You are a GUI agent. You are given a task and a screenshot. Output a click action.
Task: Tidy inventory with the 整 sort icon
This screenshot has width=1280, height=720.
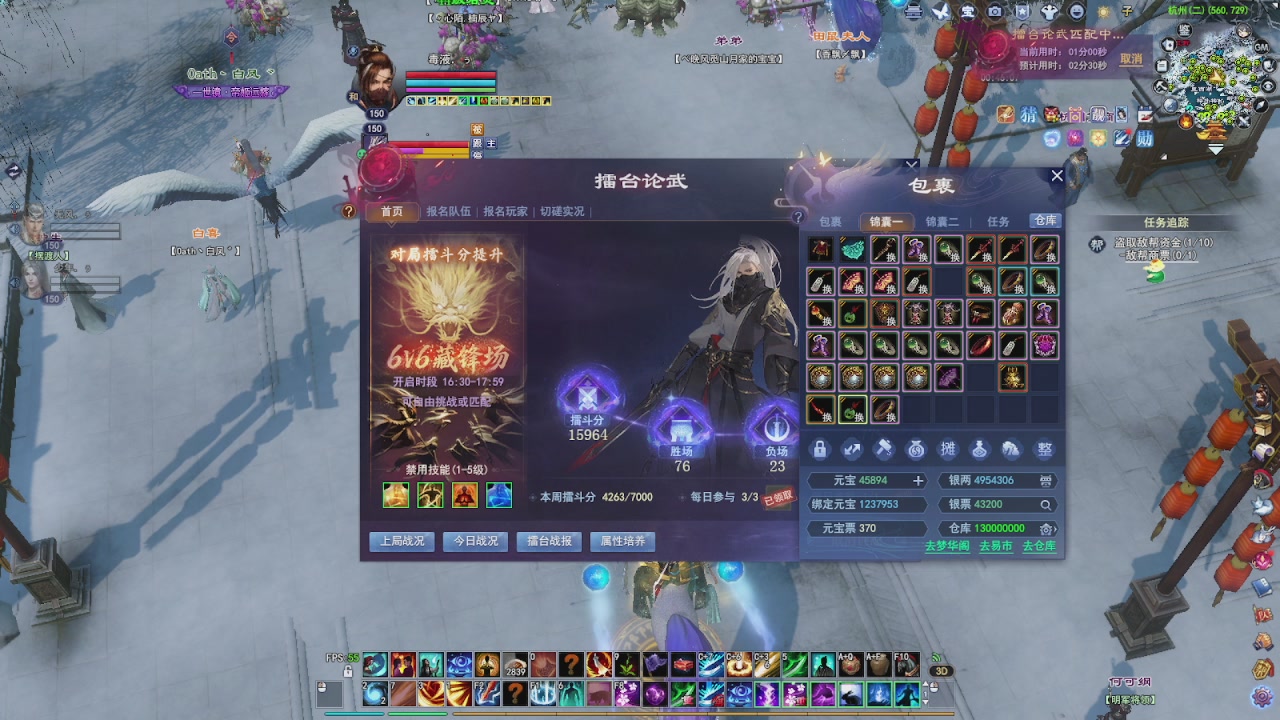tap(1043, 450)
